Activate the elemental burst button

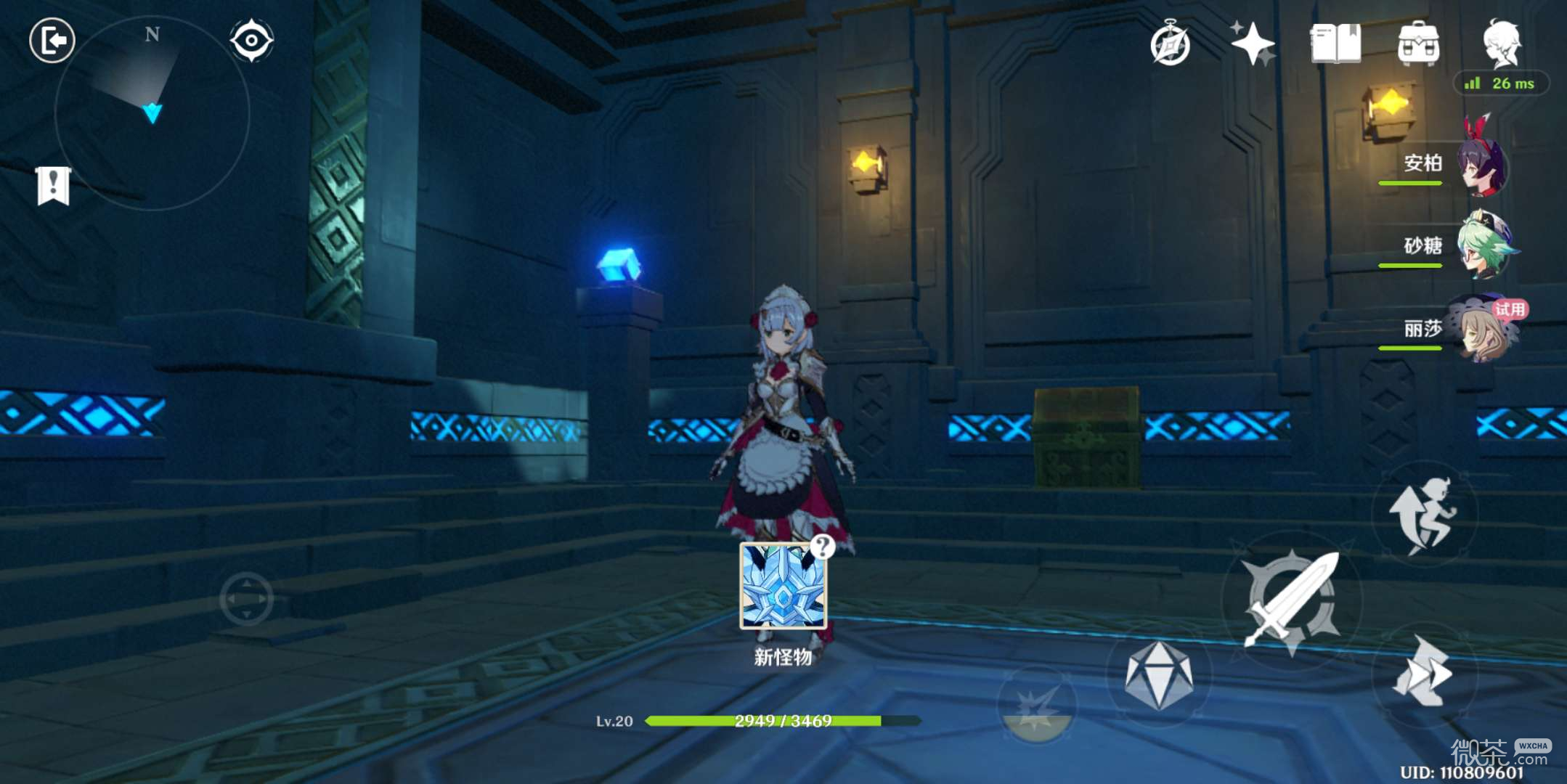(x=1038, y=705)
